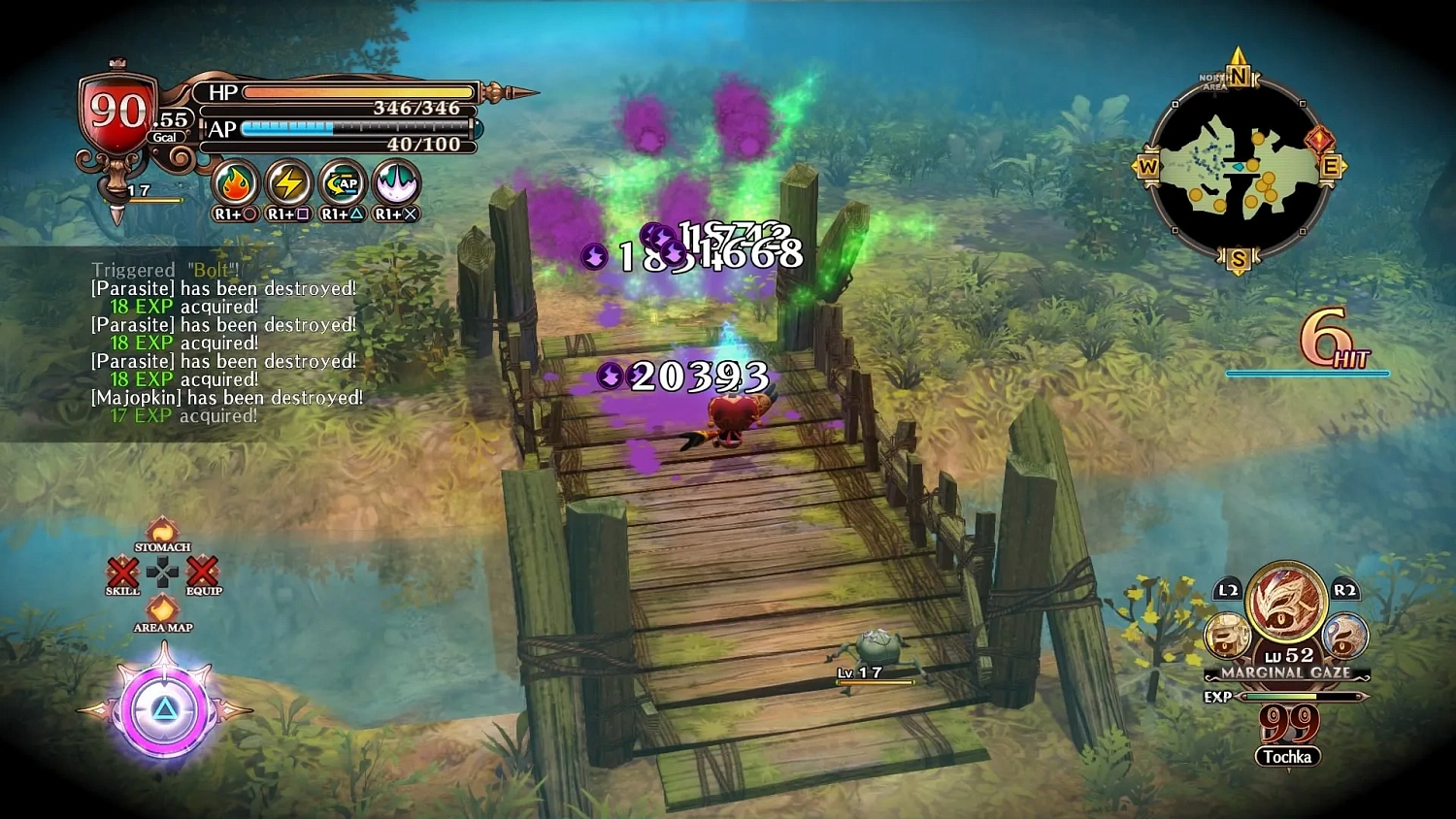Click the right R2 facet icon

click(1344, 636)
